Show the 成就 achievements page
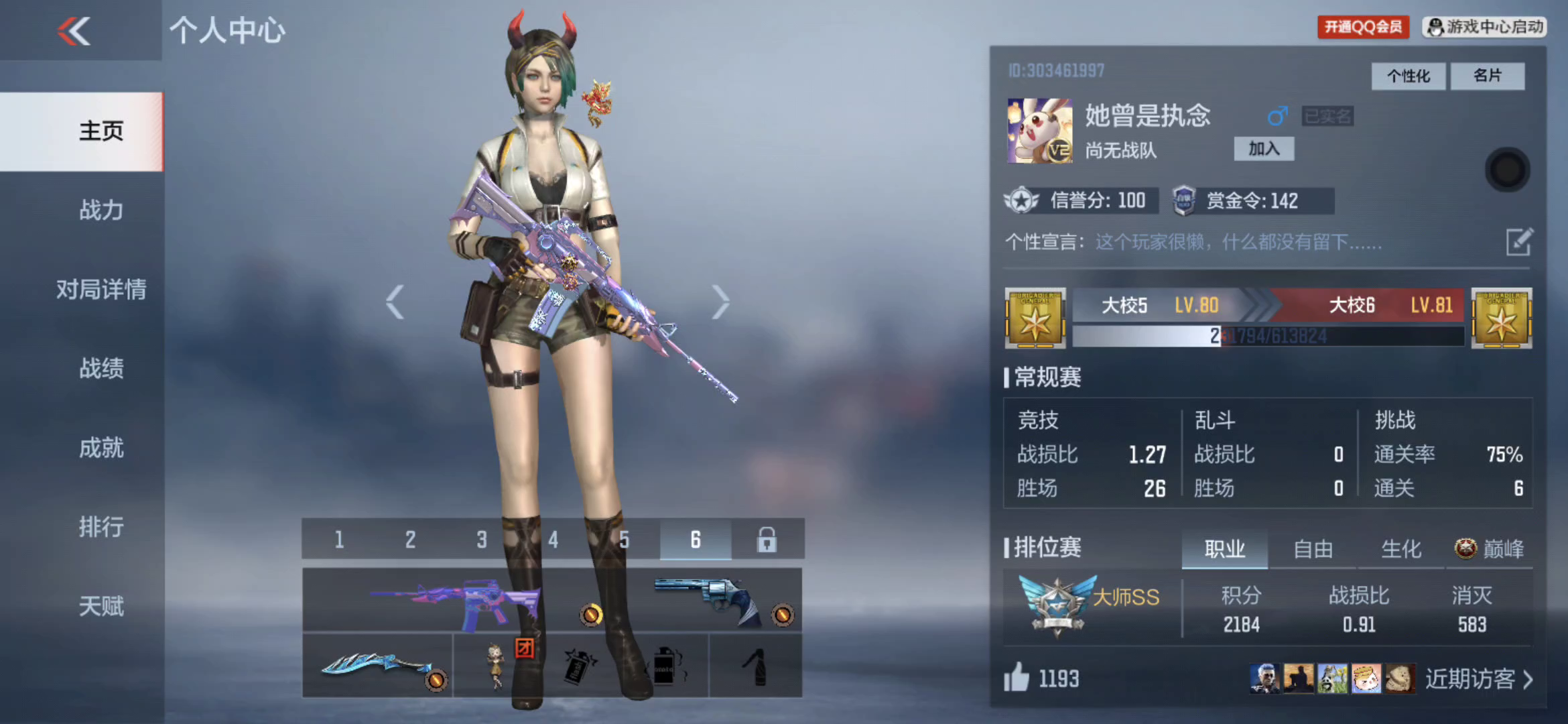 tap(101, 447)
